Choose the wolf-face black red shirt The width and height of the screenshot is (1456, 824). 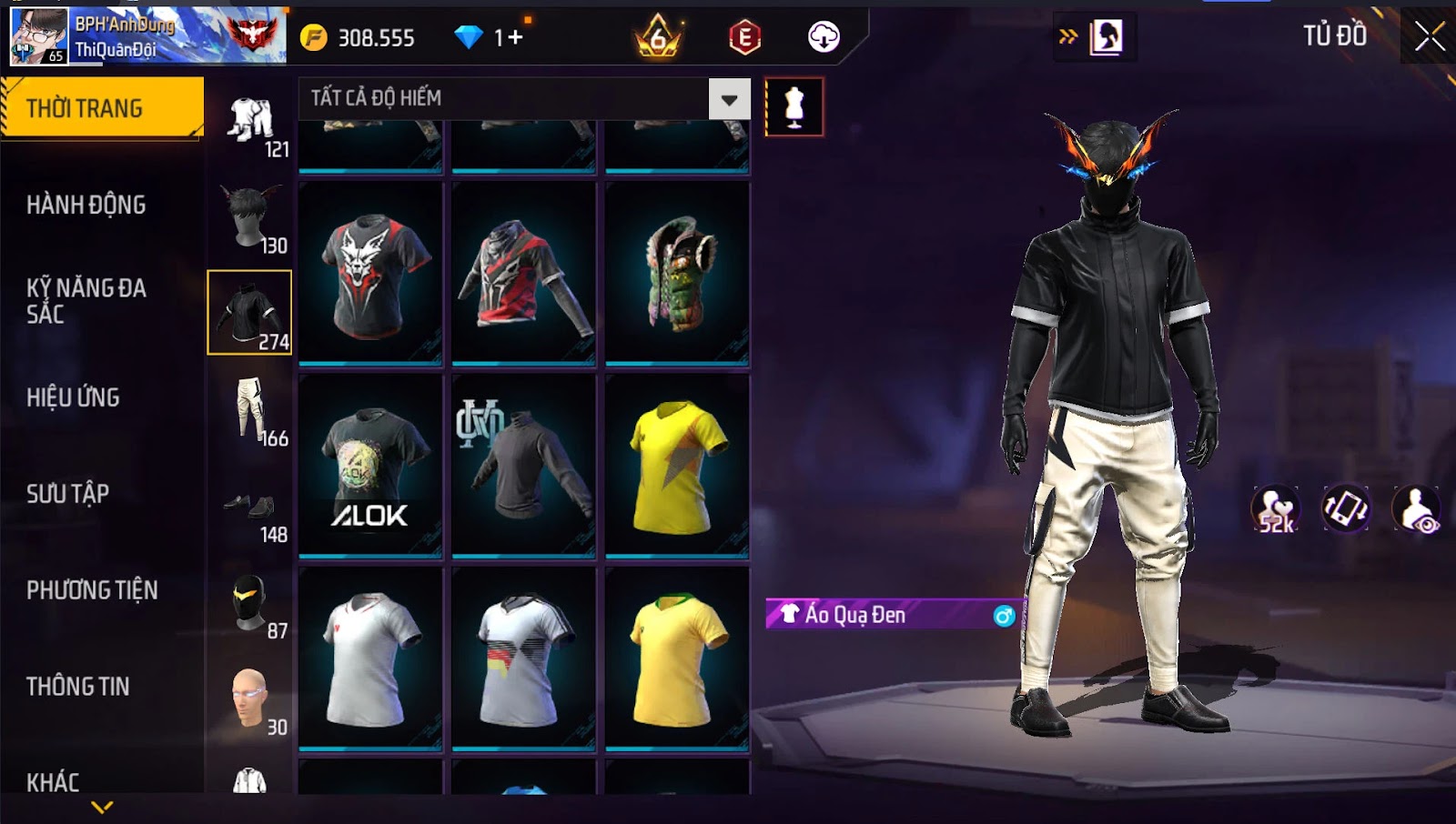pyautogui.click(x=370, y=273)
